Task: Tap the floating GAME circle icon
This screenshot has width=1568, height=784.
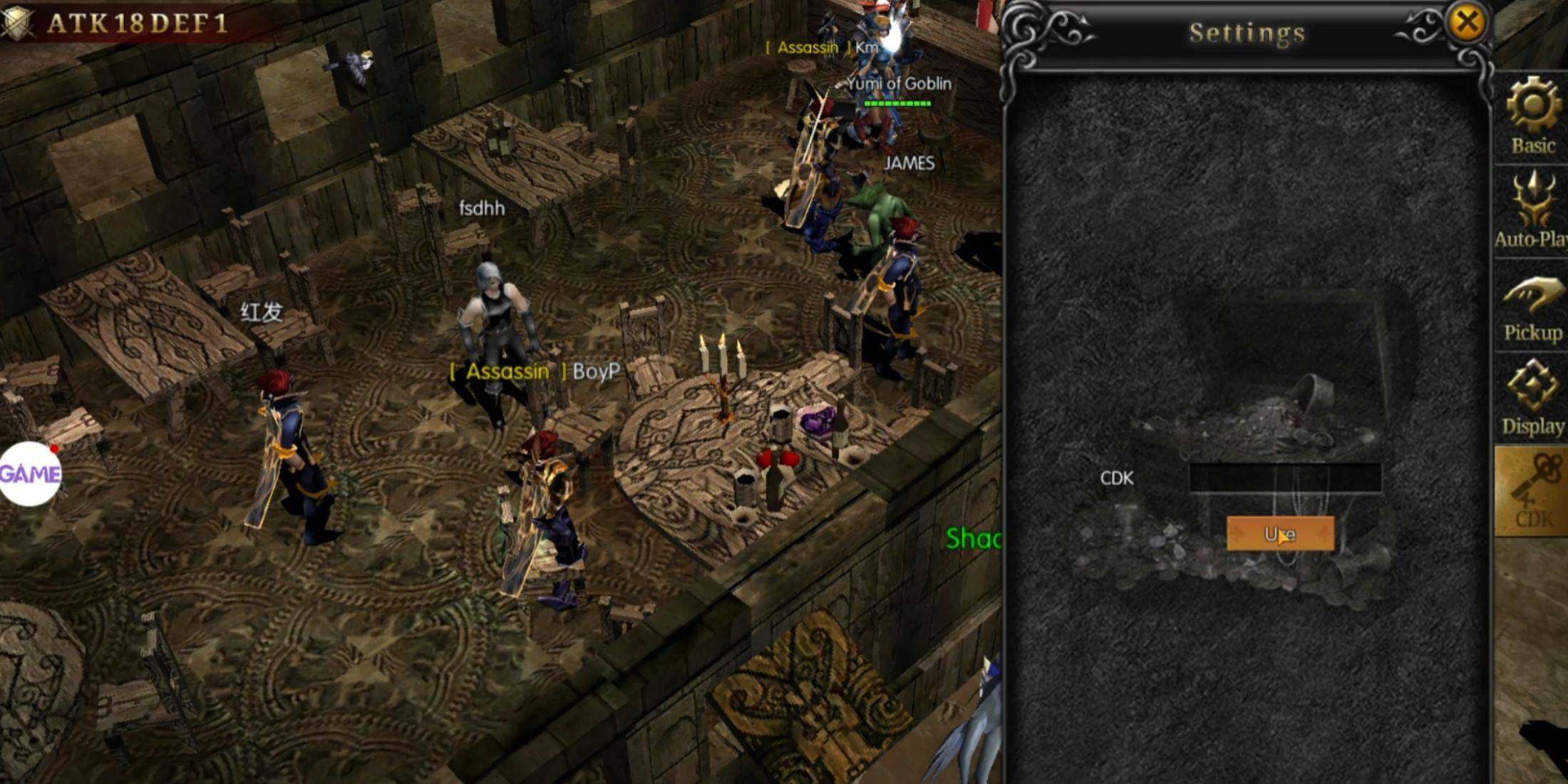Action: 30,474
